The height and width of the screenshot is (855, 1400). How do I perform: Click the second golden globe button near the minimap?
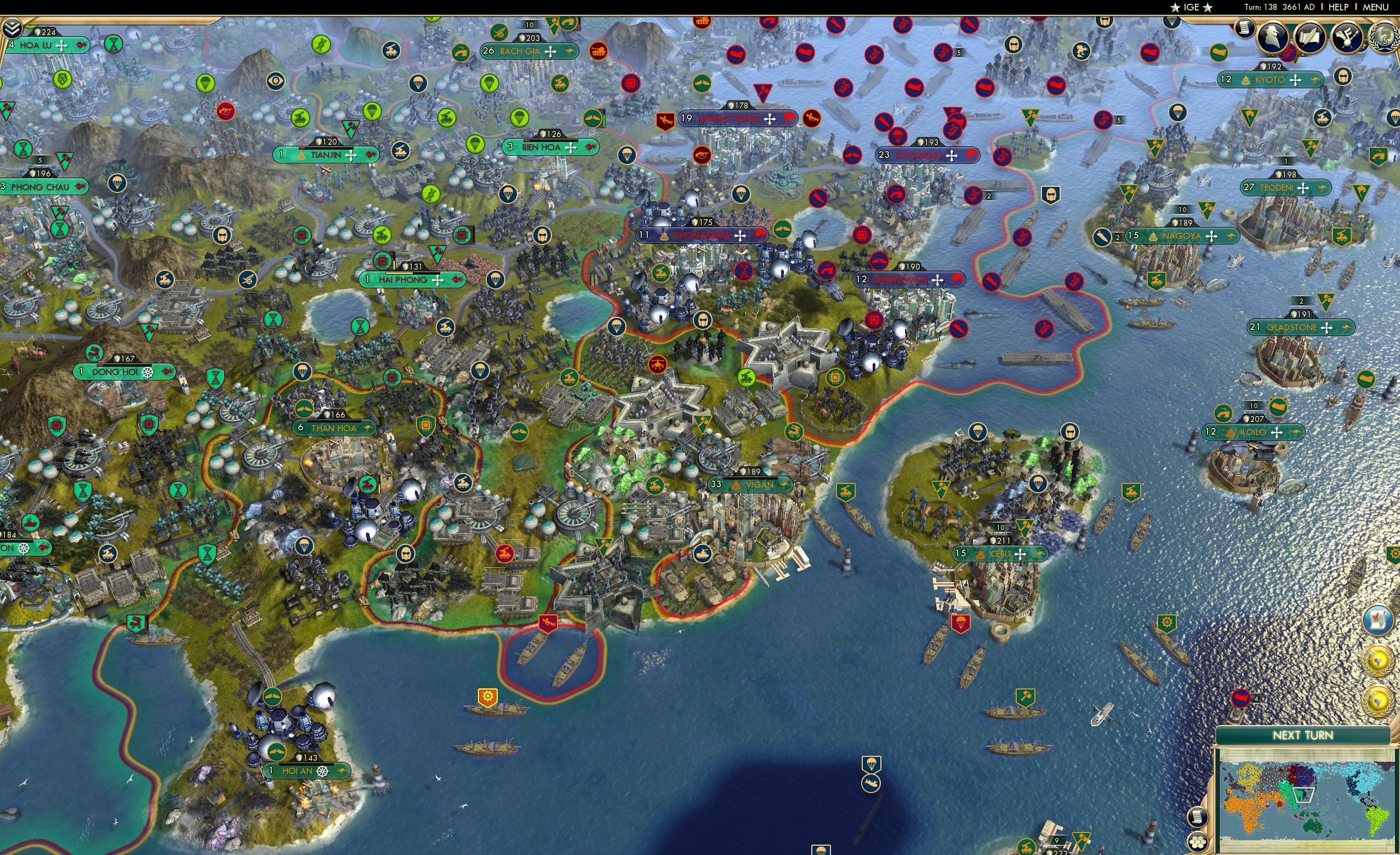click(x=1378, y=700)
